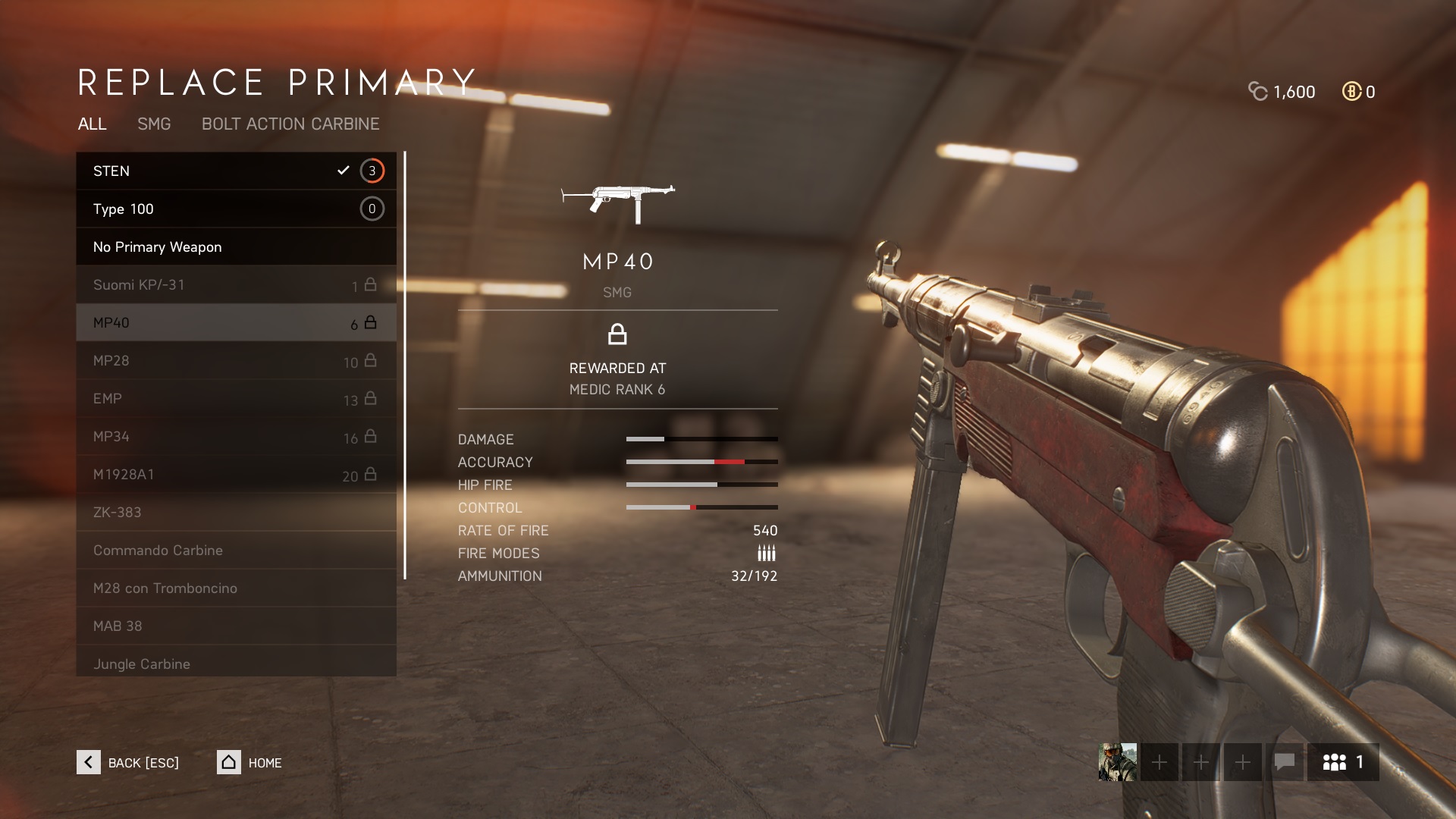
Task: Select the Type 100 weapon
Action: [x=236, y=209]
